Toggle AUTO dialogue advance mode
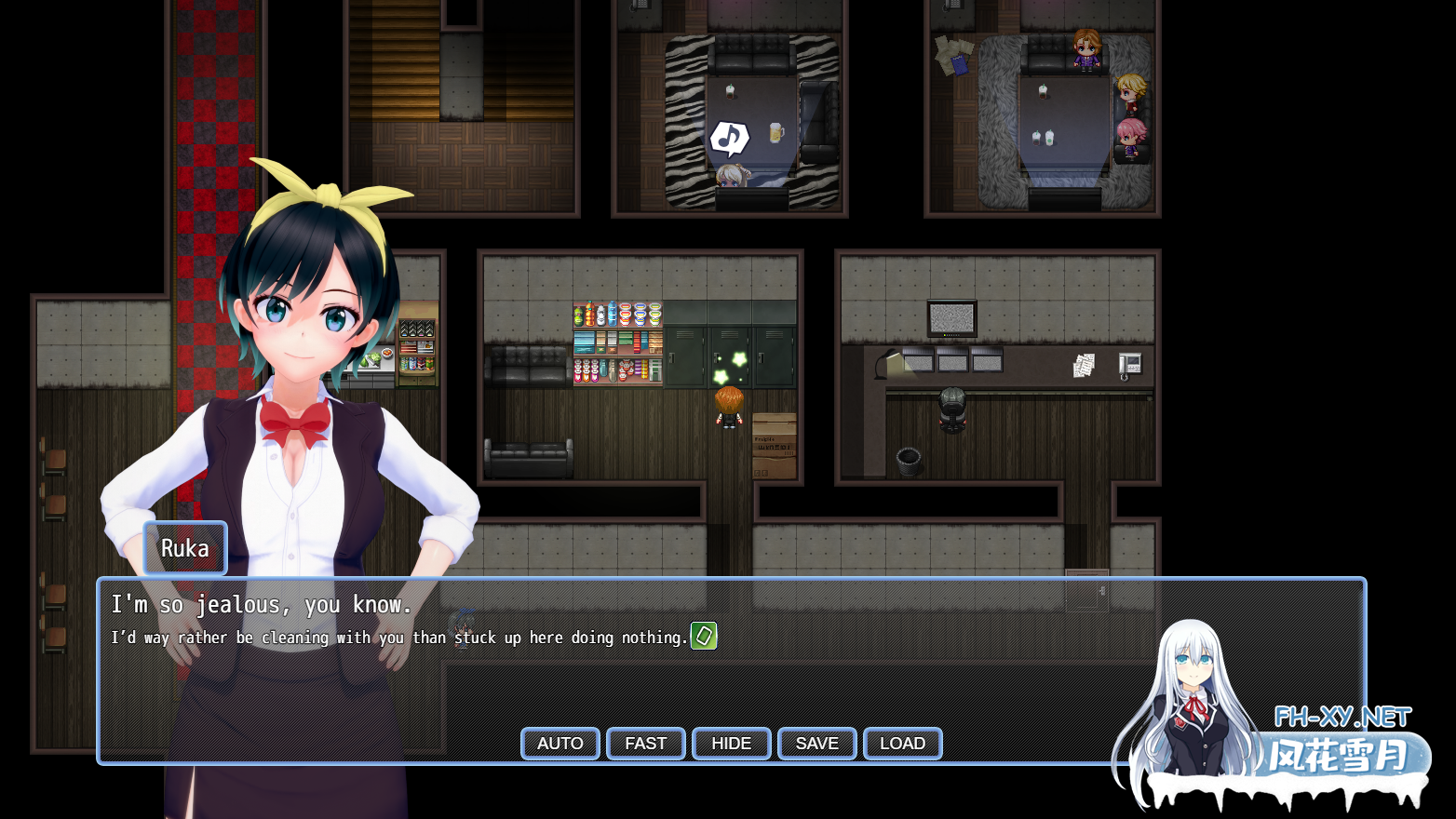This screenshot has height=819, width=1456. coord(559,743)
